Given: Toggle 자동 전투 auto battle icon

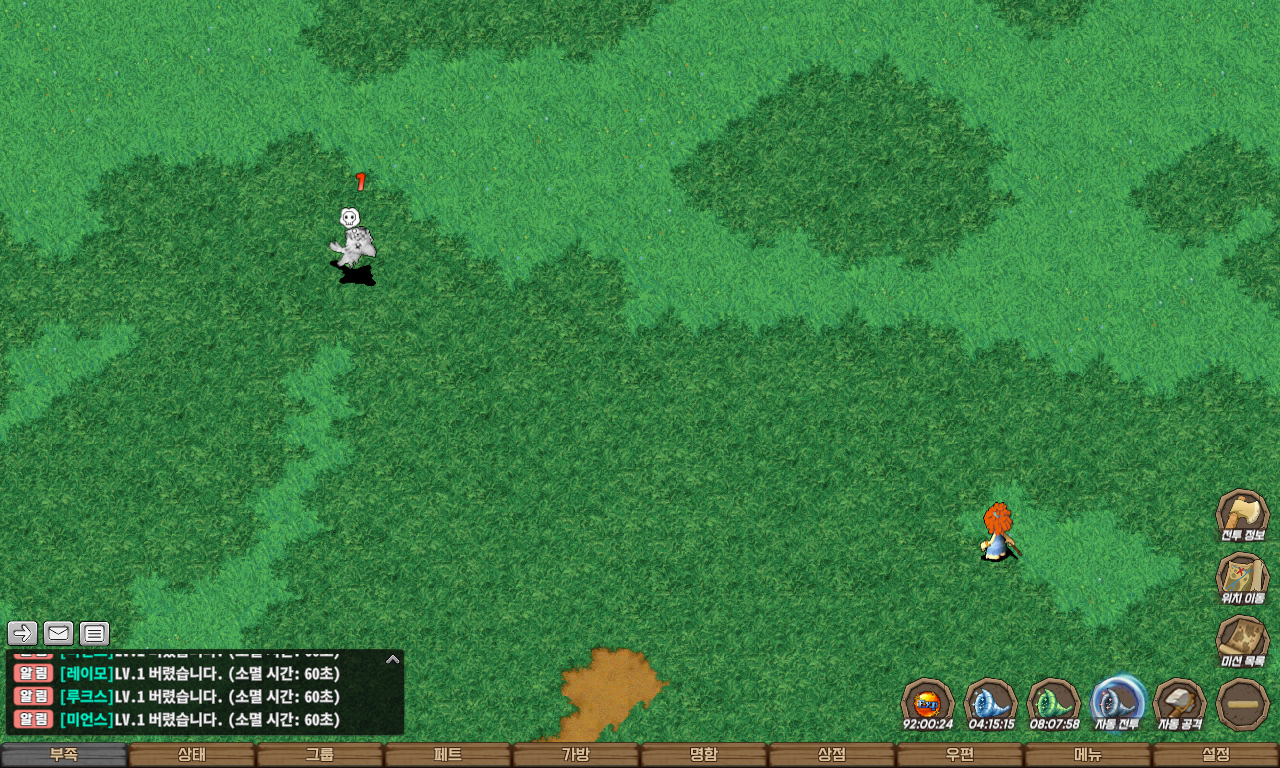Looking at the screenshot, I should [1117, 703].
